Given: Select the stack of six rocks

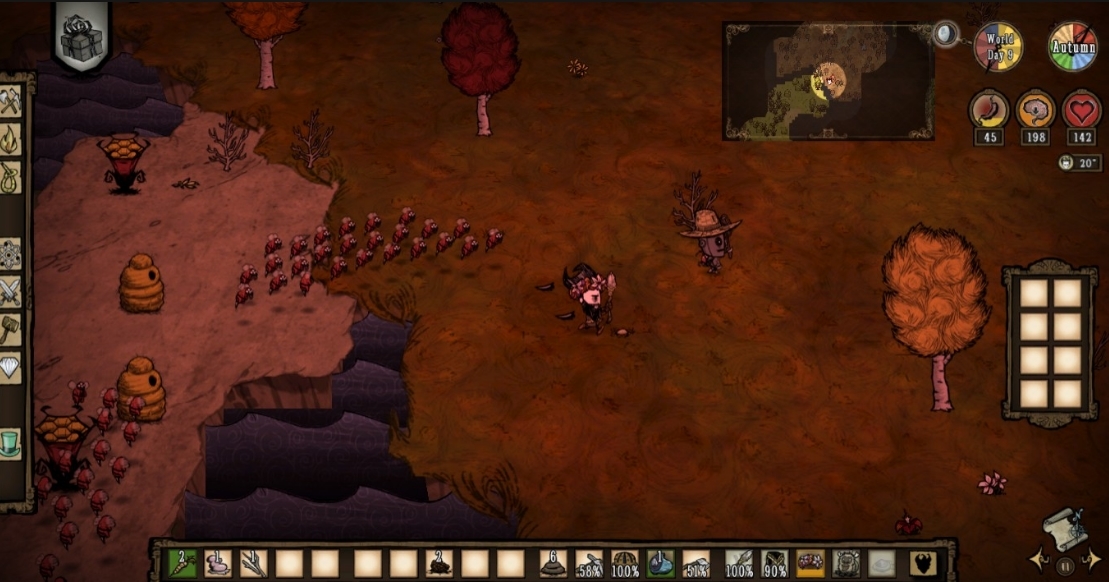Looking at the screenshot, I should (x=553, y=563).
